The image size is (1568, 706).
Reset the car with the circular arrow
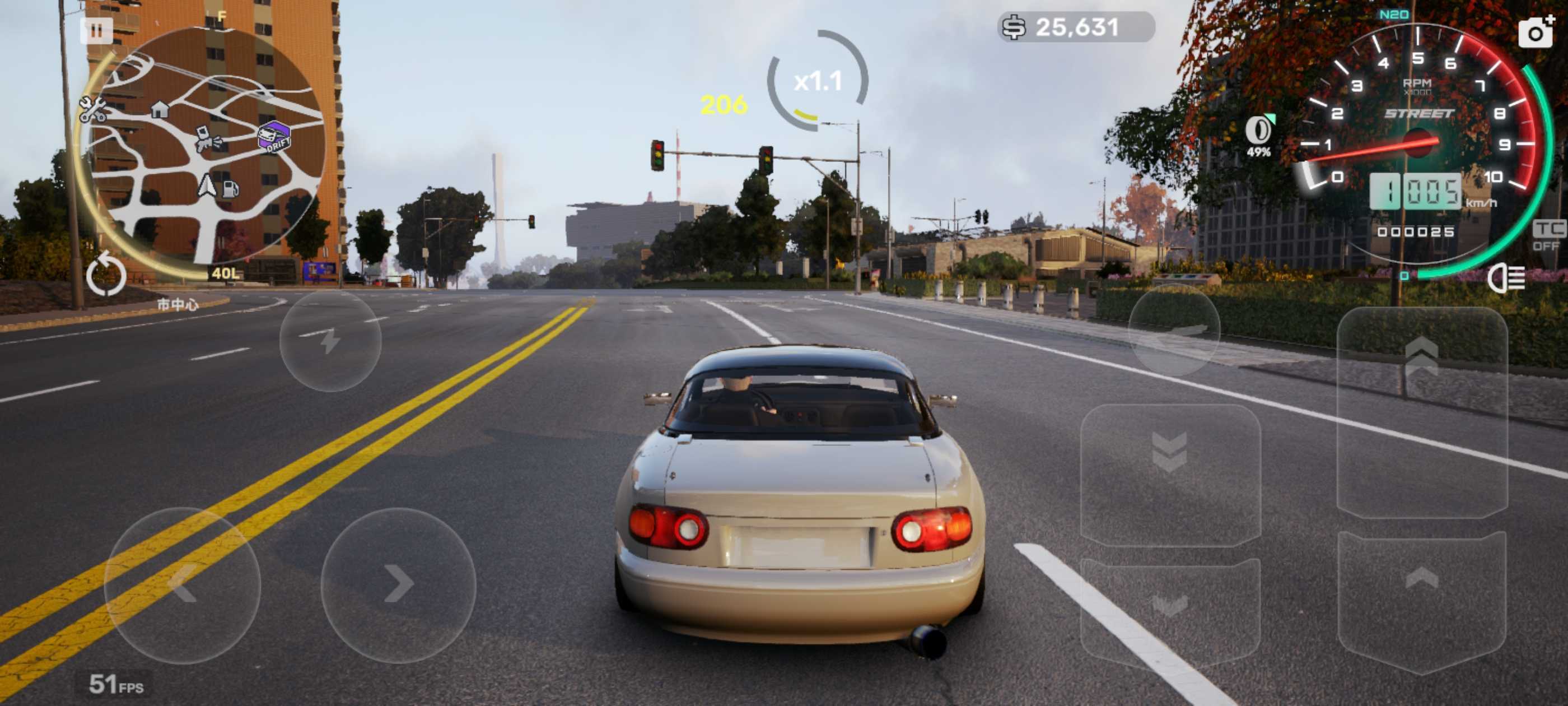tap(106, 275)
